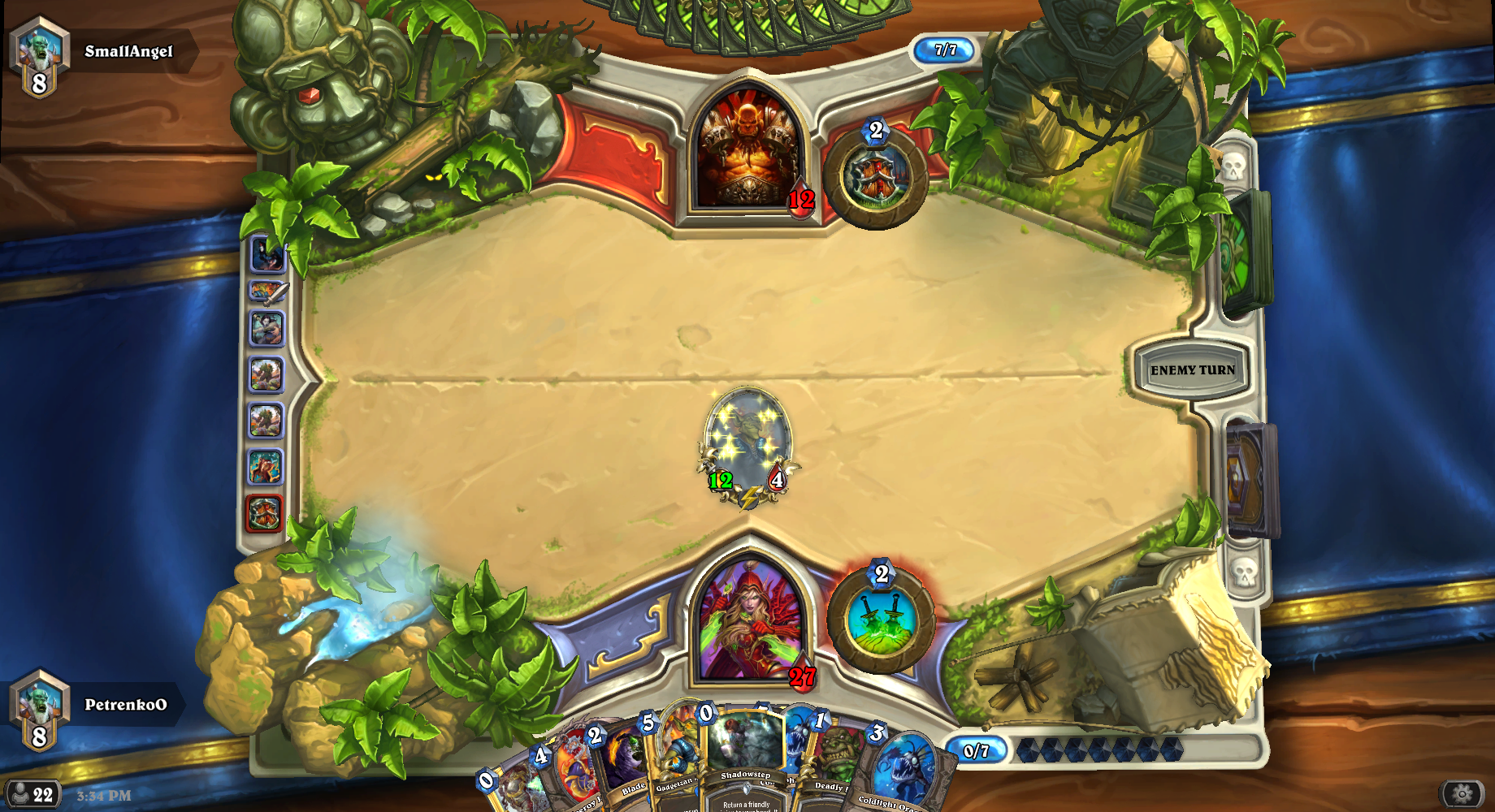Image resolution: width=1495 pixels, height=812 pixels.
Task: View the red-bordered Armor Up history tile
Action: pos(264,513)
